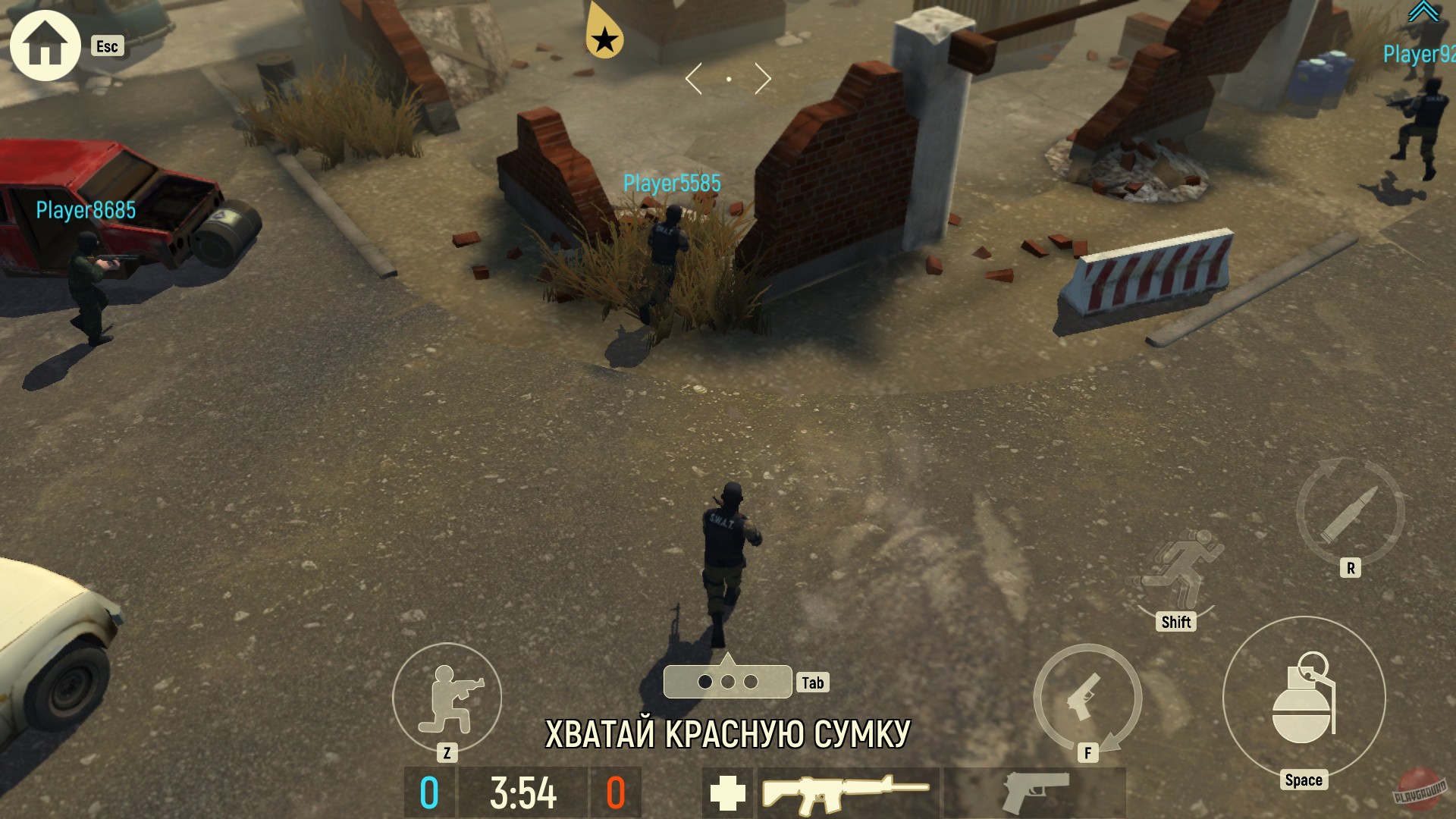This screenshot has height=819, width=1456.
Task: Click the three-dot weapon slot indicator
Action: 726,681
